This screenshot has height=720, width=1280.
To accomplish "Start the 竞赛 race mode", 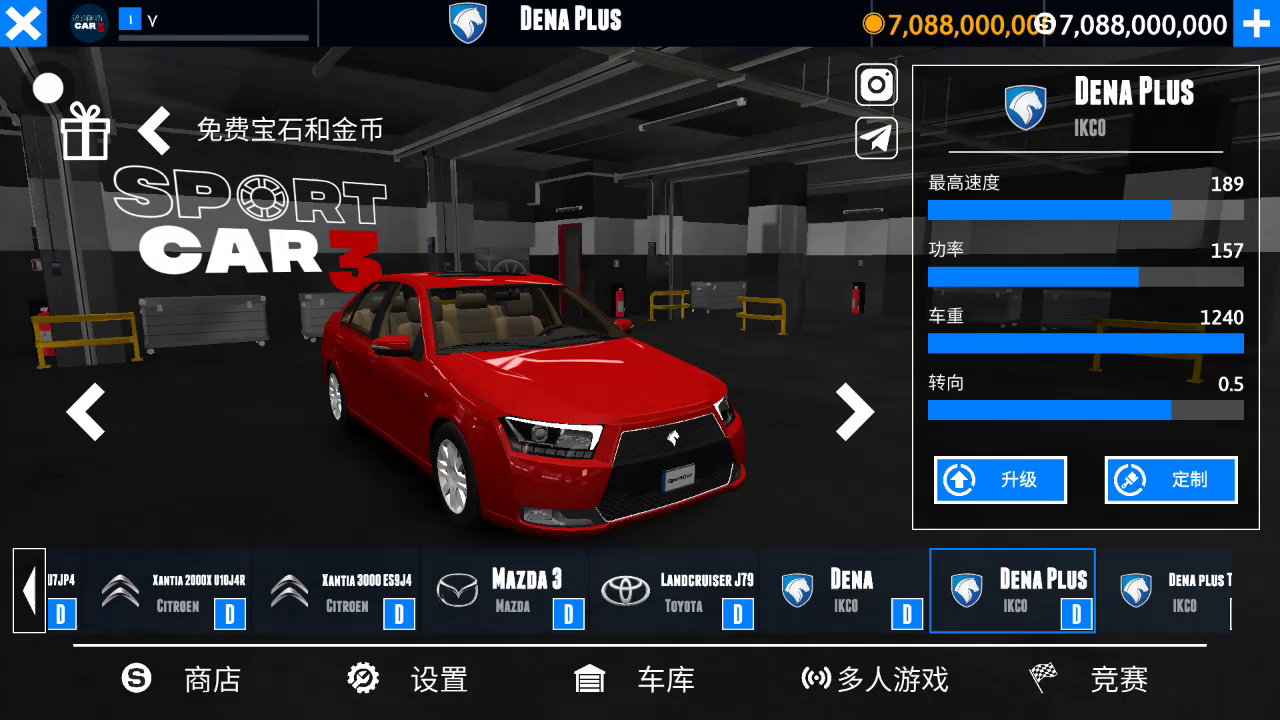I will tap(1090, 680).
